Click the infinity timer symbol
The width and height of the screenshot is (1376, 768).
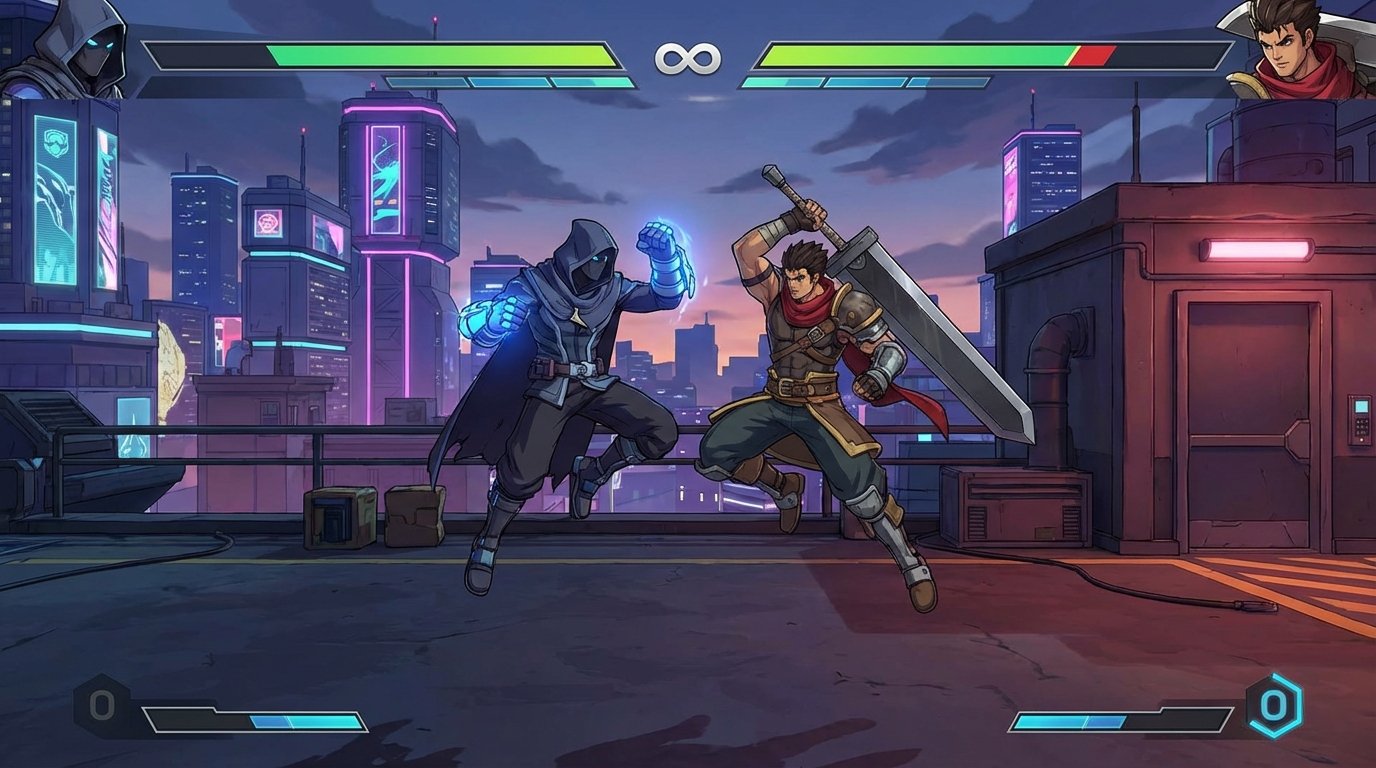[x=687, y=58]
